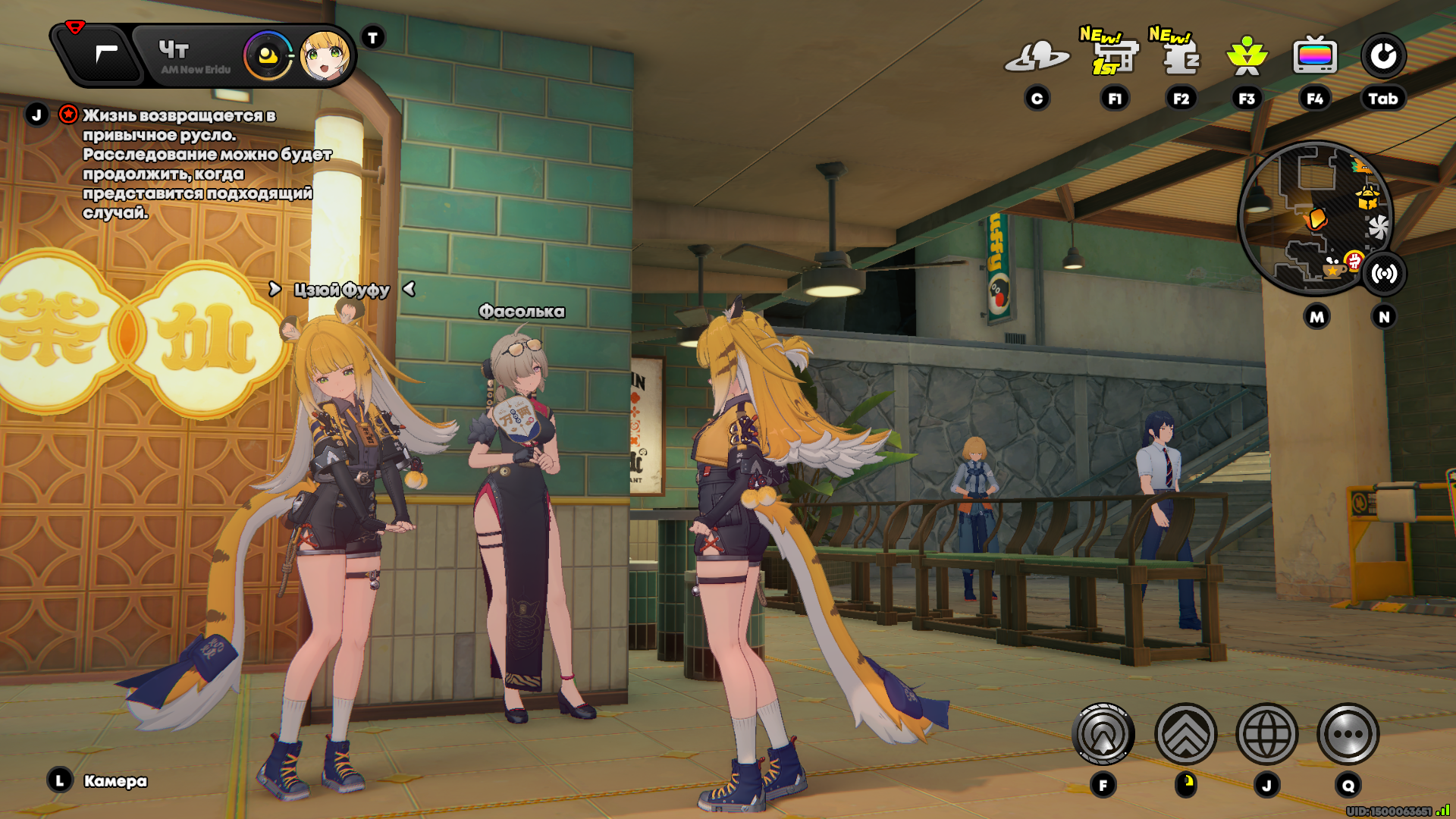
Task: Click the signal broadcast button beside minimap
Action: (x=1384, y=274)
